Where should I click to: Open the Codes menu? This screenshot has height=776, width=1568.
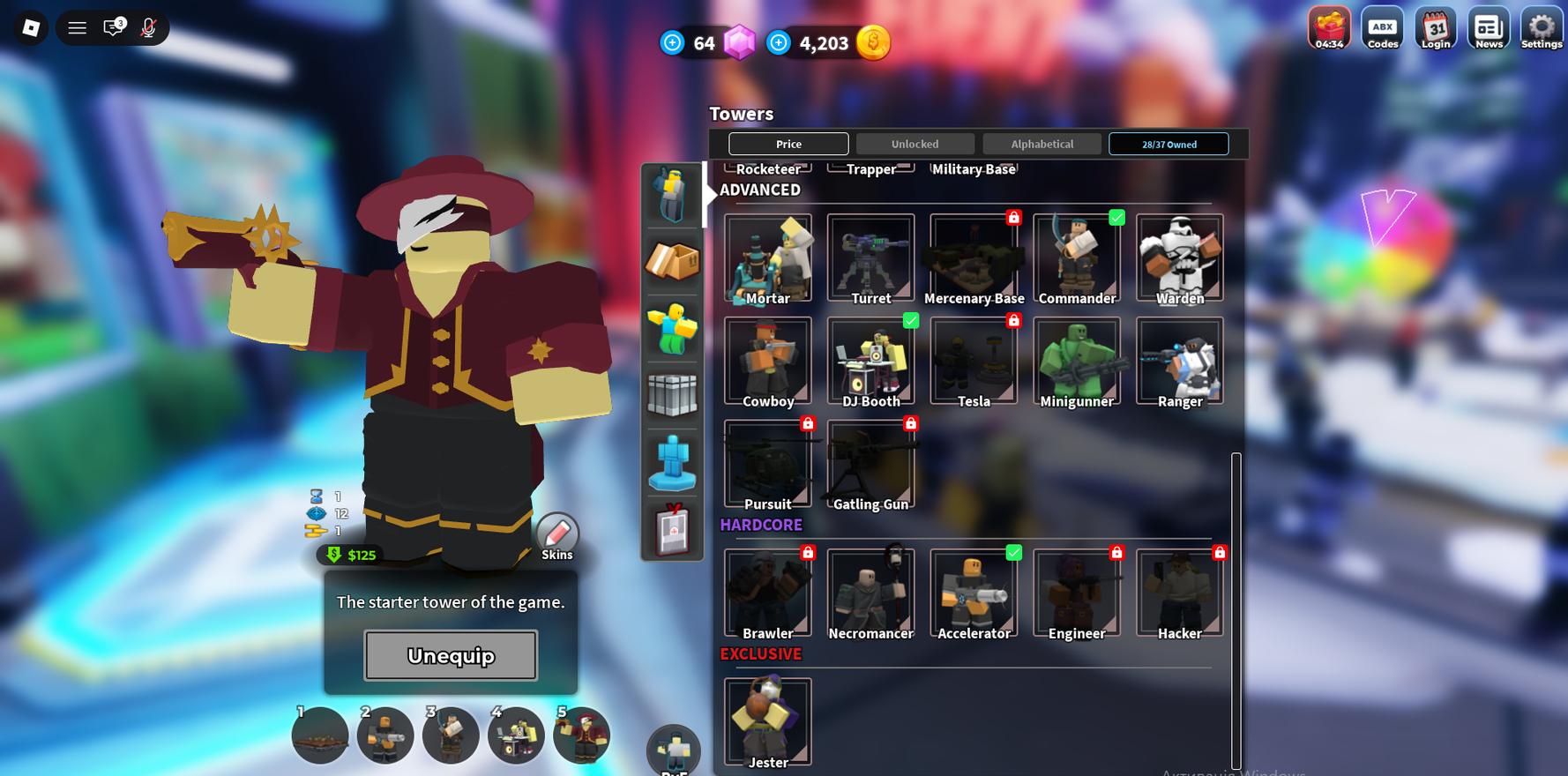1382,29
